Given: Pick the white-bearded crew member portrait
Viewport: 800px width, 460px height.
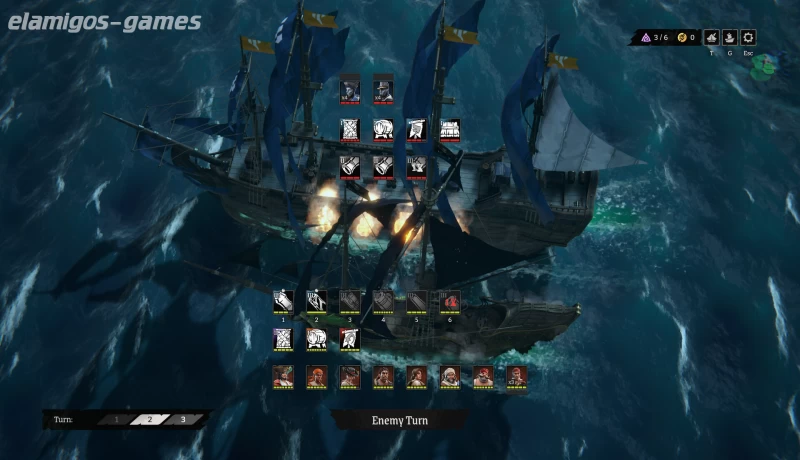Looking at the screenshot, I should pyautogui.click(x=449, y=377).
